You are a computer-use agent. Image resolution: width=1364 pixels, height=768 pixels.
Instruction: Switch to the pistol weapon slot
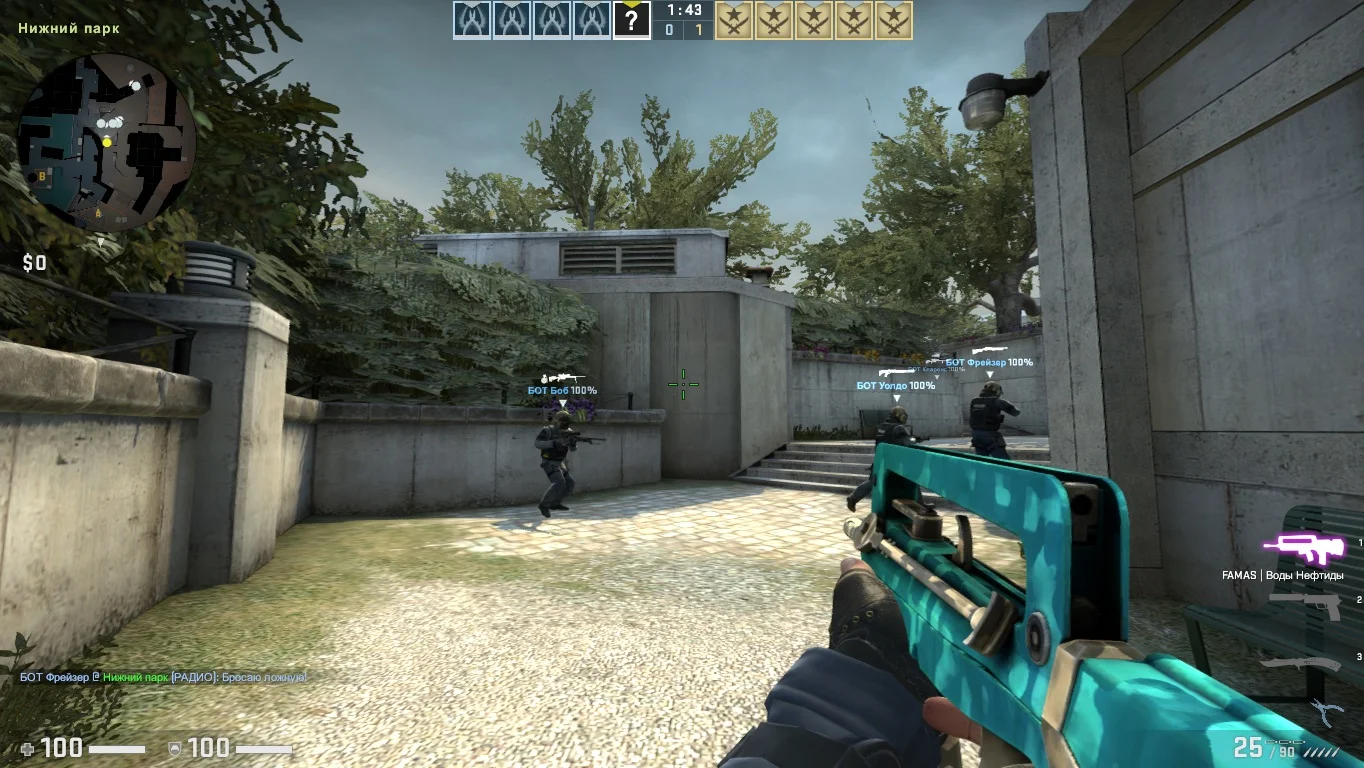tap(1305, 604)
